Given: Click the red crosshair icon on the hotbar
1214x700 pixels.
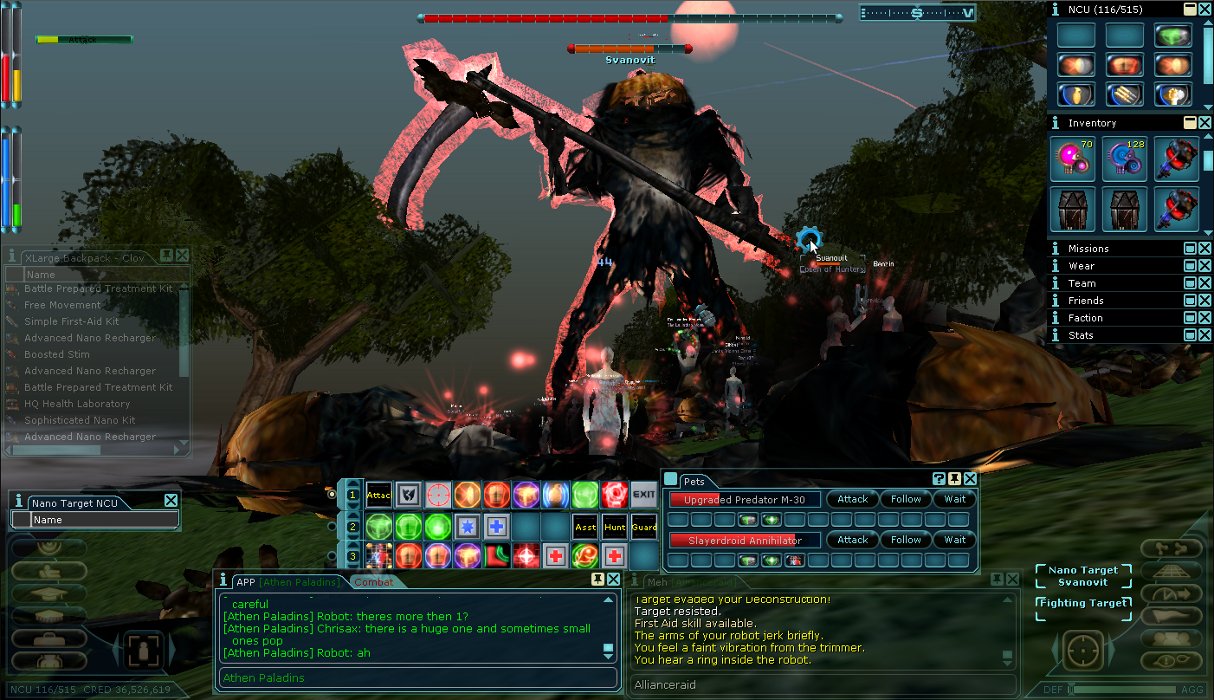Looking at the screenshot, I should 437,494.
